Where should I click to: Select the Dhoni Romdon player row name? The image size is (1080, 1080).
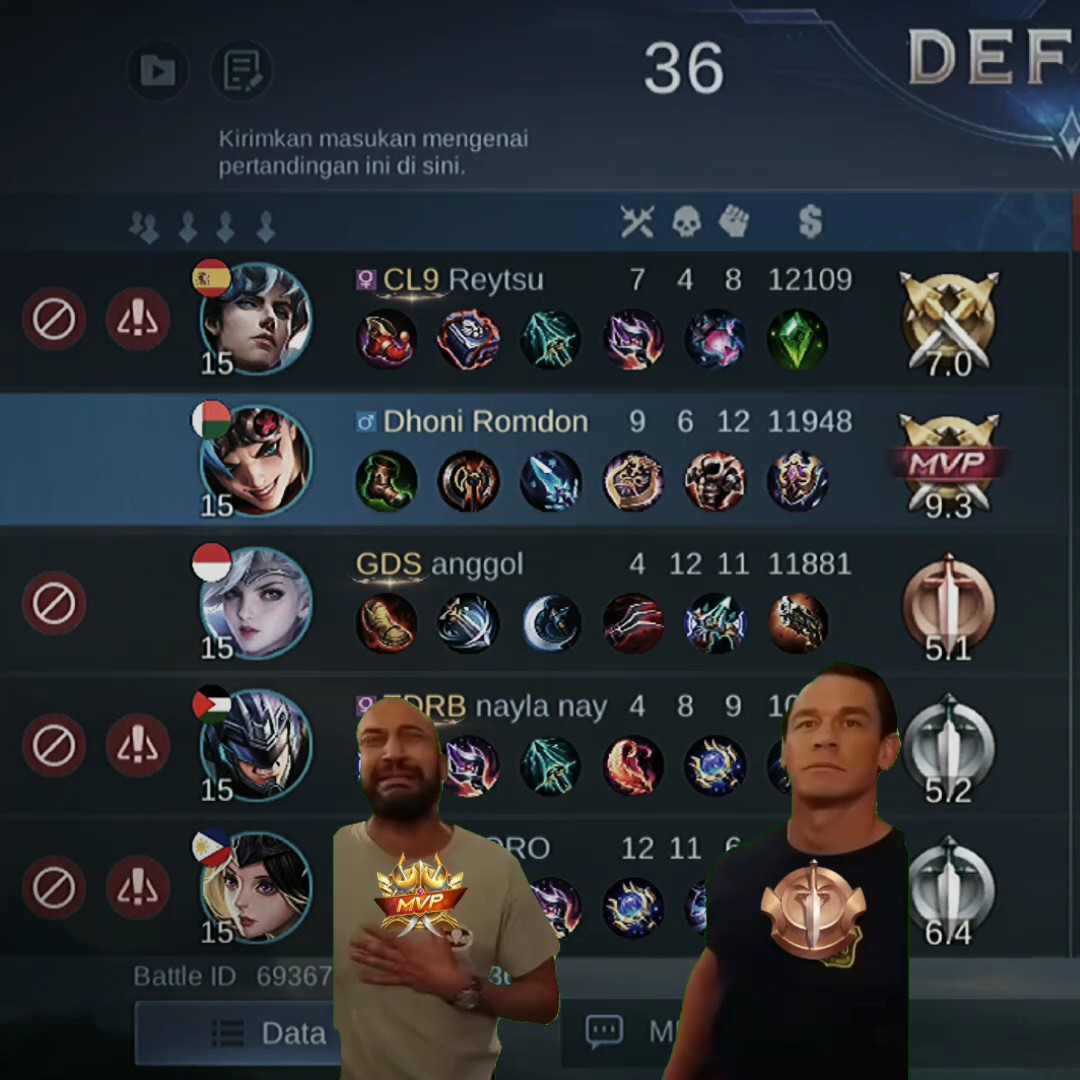click(x=485, y=422)
